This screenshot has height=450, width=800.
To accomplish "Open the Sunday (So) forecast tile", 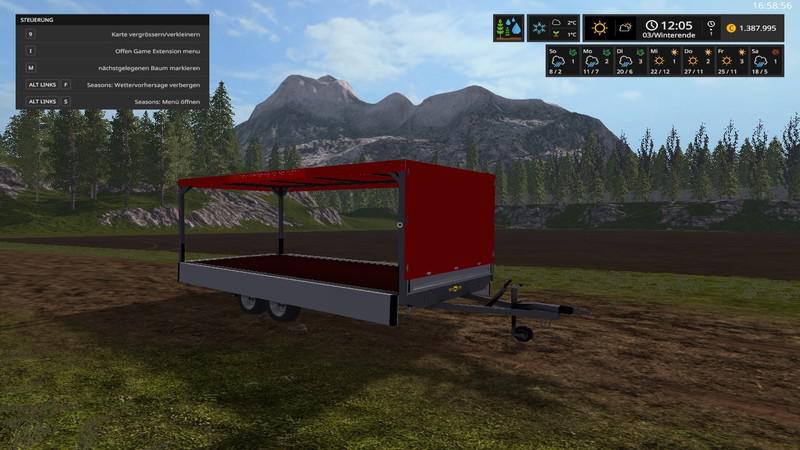I will (561, 60).
